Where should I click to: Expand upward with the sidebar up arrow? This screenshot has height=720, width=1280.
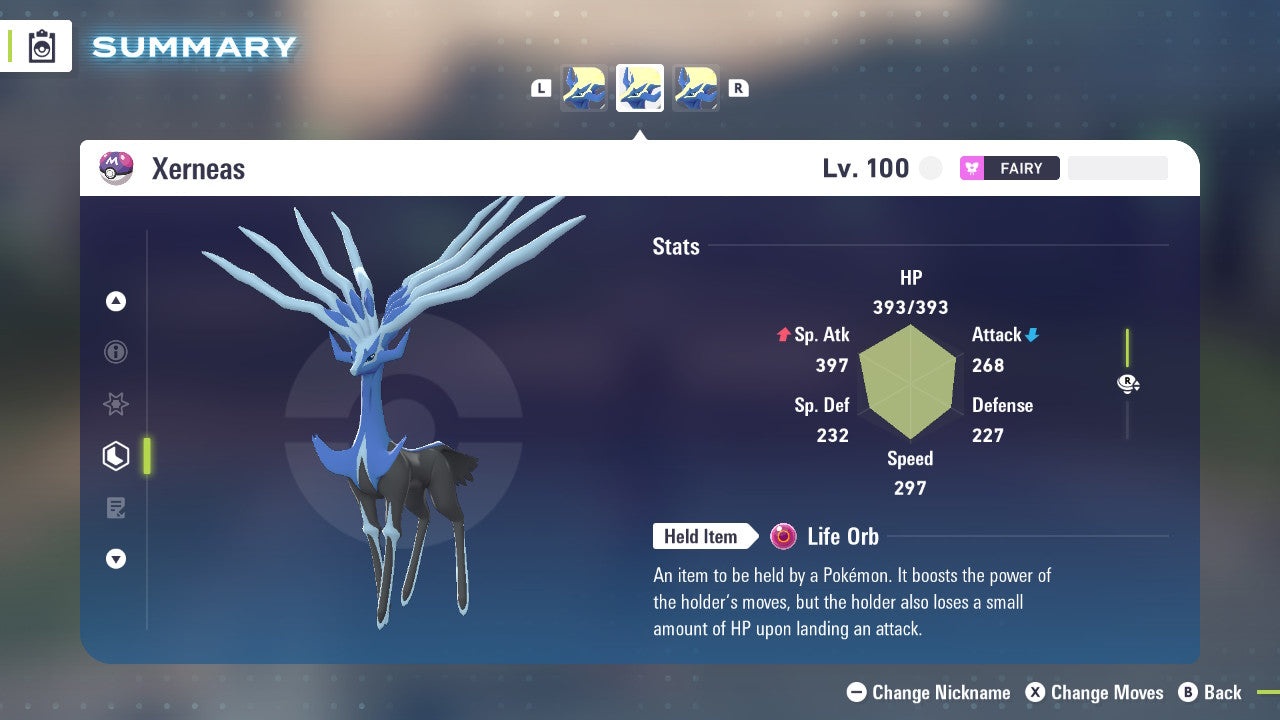tap(116, 301)
